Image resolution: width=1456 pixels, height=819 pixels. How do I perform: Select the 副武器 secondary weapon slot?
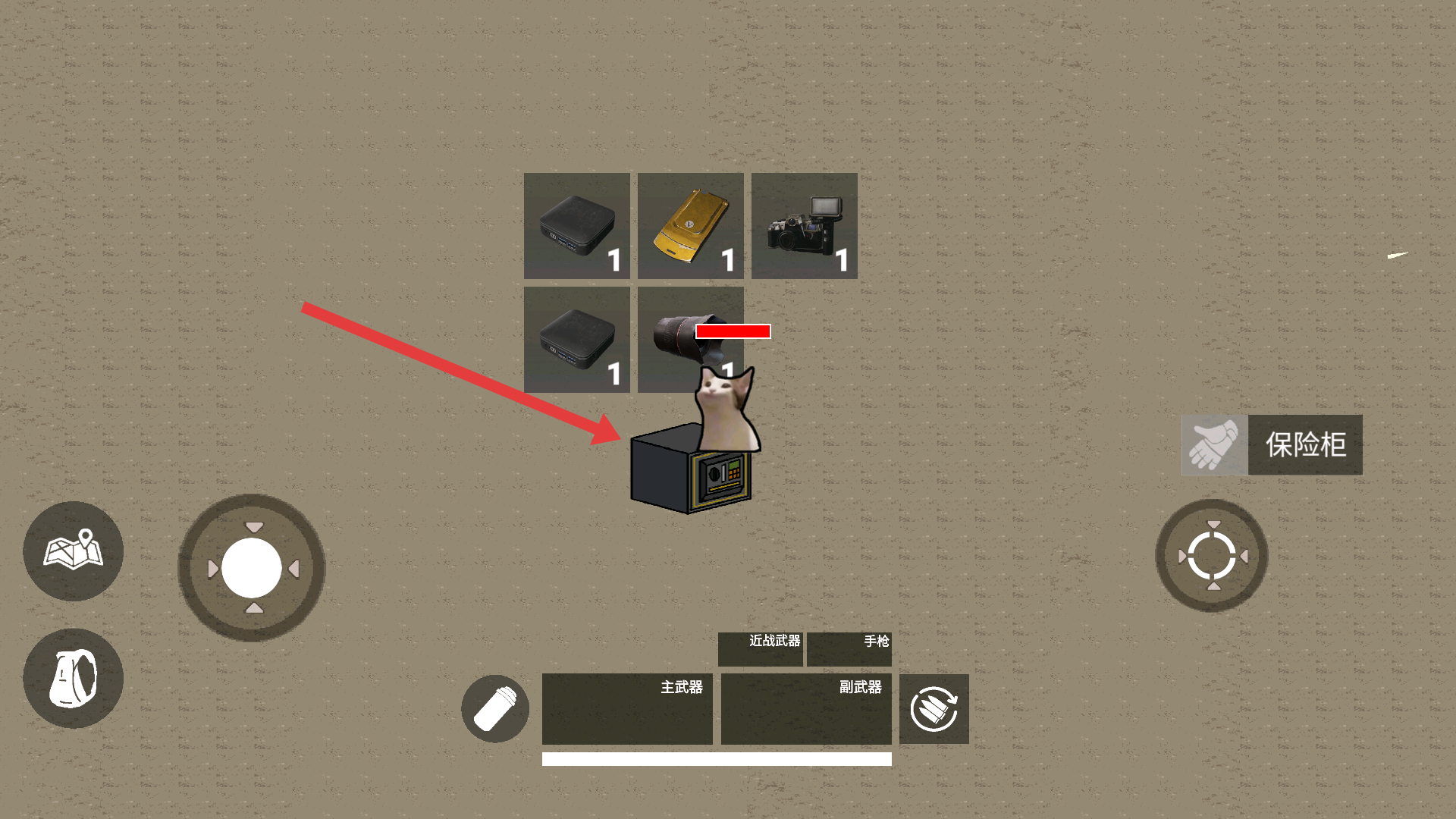806,709
